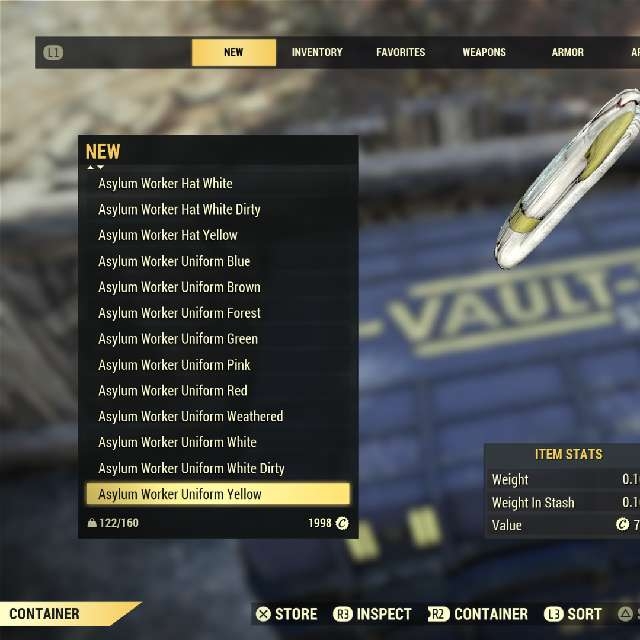Choose the highlighted Asylum Worker Uniform Yellow
The width and height of the screenshot is (640, 640).
tap(218, 494)
